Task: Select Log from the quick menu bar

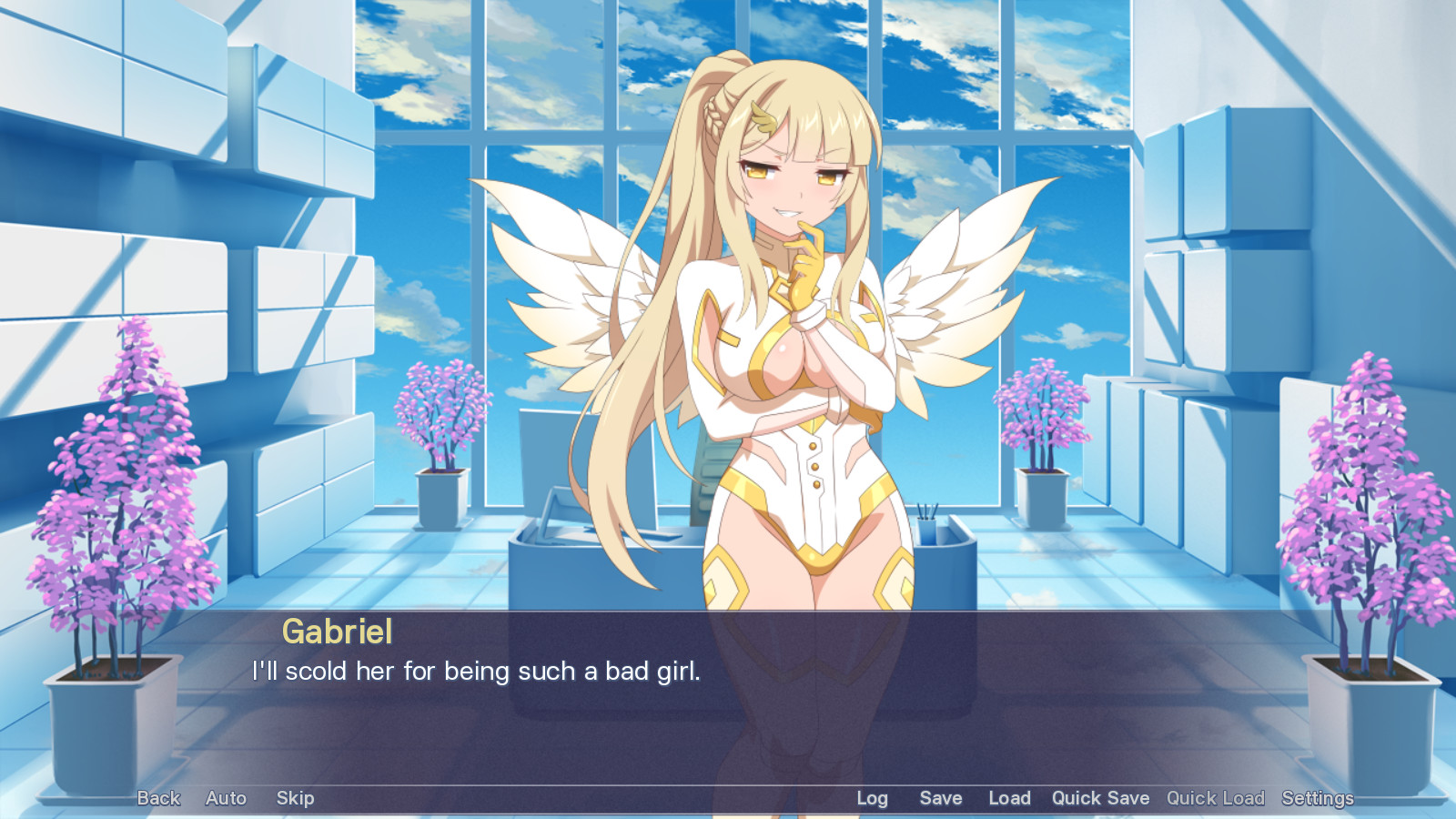Action: (872, 798)
